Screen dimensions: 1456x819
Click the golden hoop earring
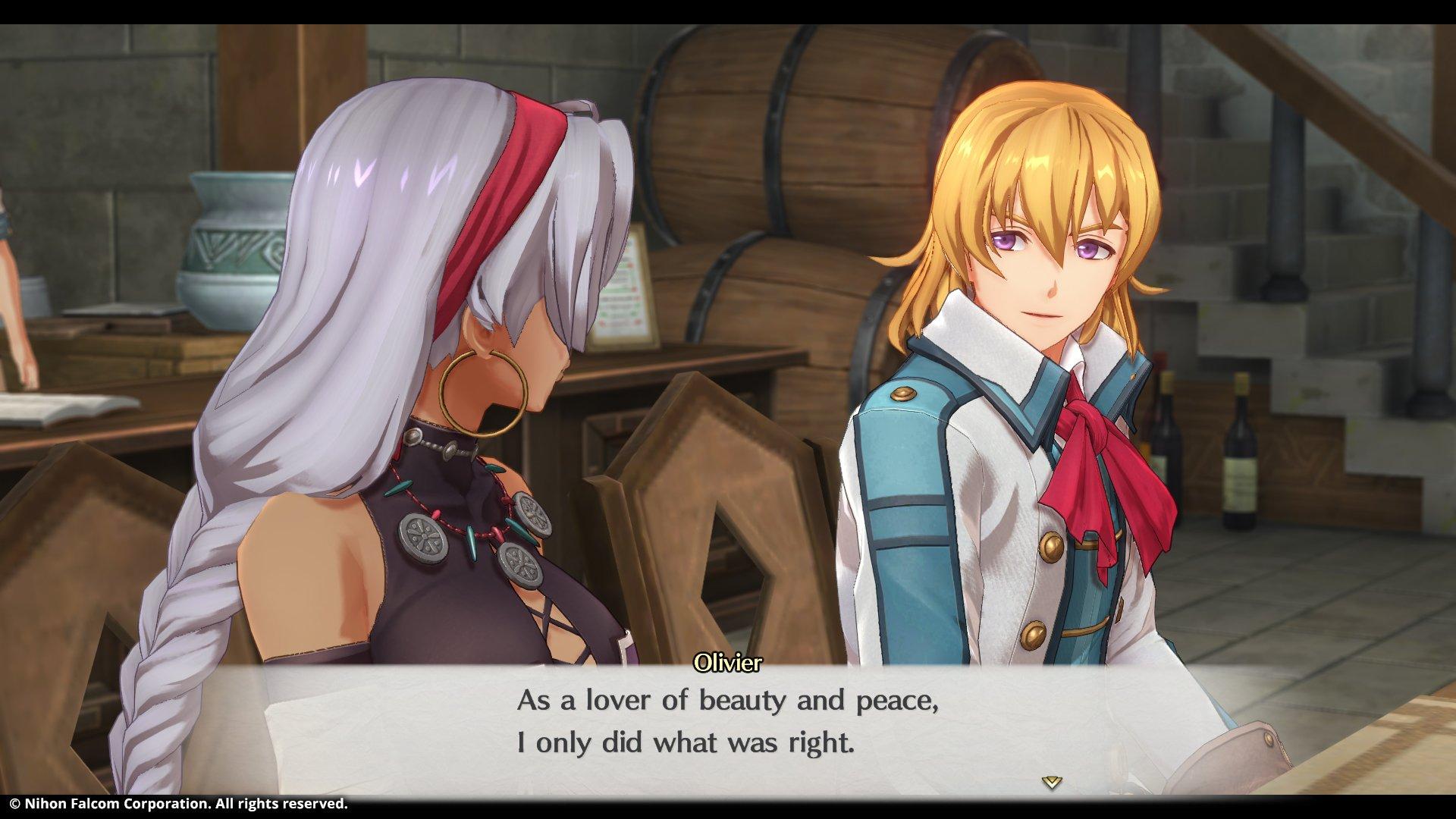pos(485,394)
